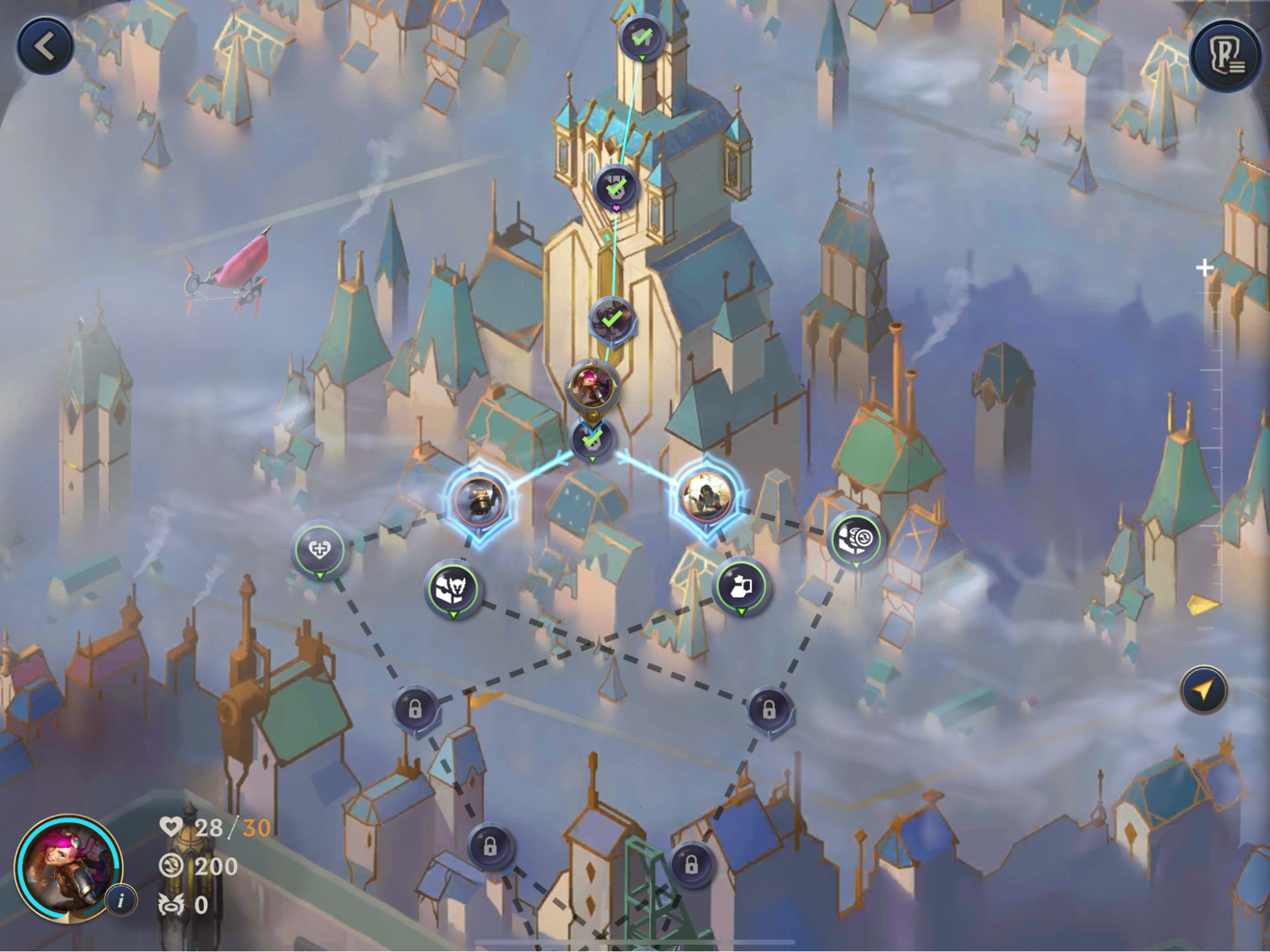Select the highlighted robot encounter node

click(480, 500)
